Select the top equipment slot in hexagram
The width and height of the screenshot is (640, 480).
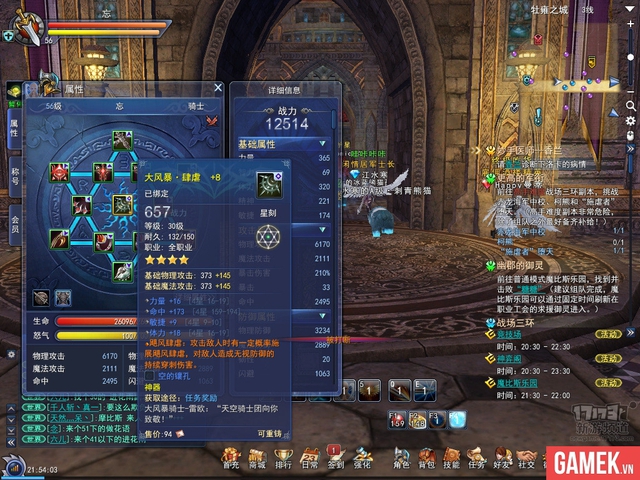pyautogui.click(x=121, y=140)
